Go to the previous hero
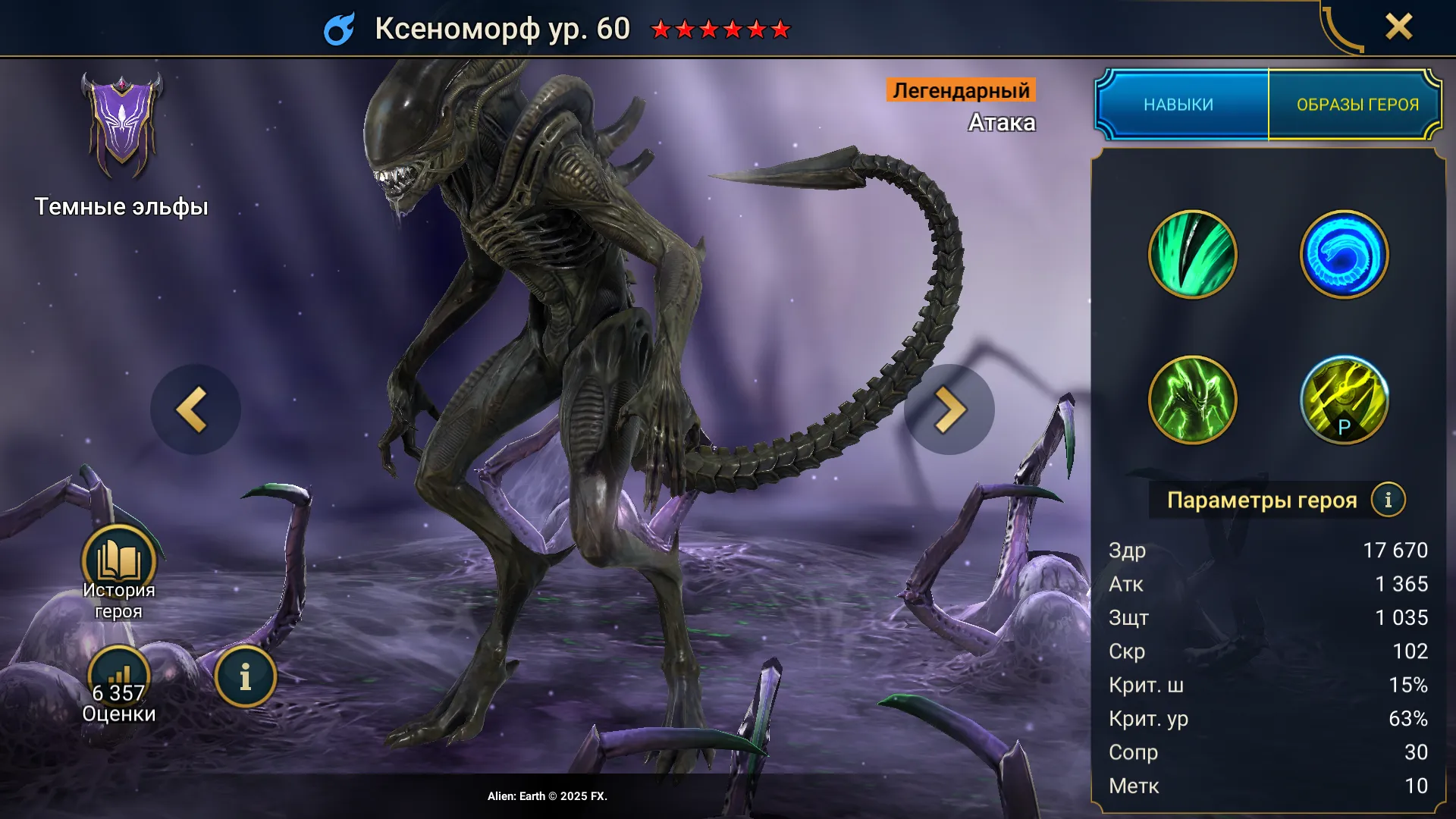This screenshot has width=1456, height=819. (x=195, y=409)
